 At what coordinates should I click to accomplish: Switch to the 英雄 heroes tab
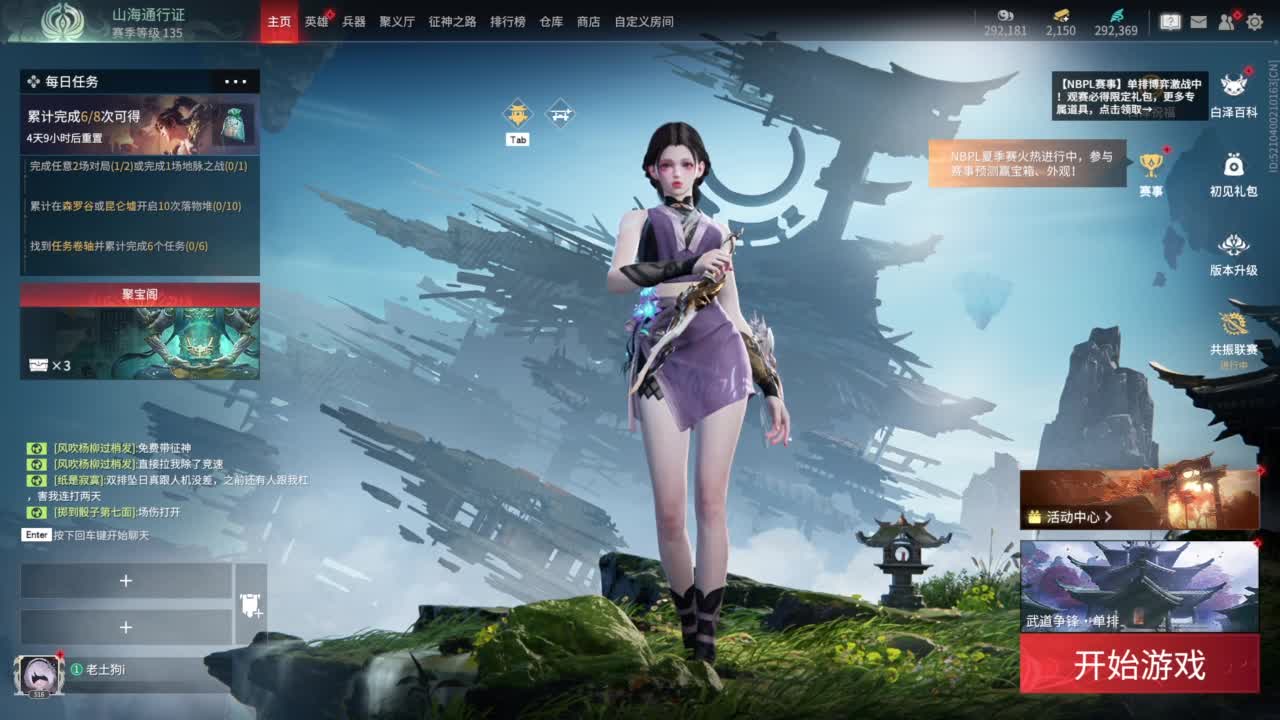[x=318, y=21]
